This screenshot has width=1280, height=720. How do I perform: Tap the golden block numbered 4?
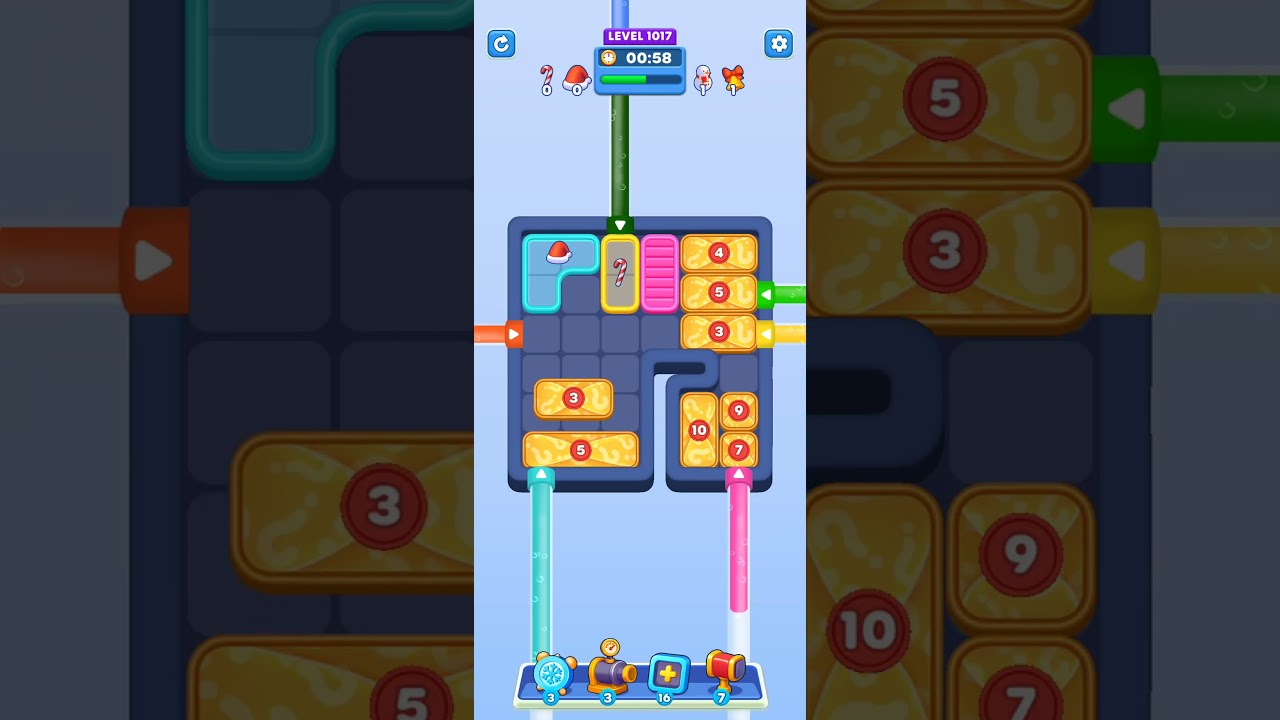718,253
